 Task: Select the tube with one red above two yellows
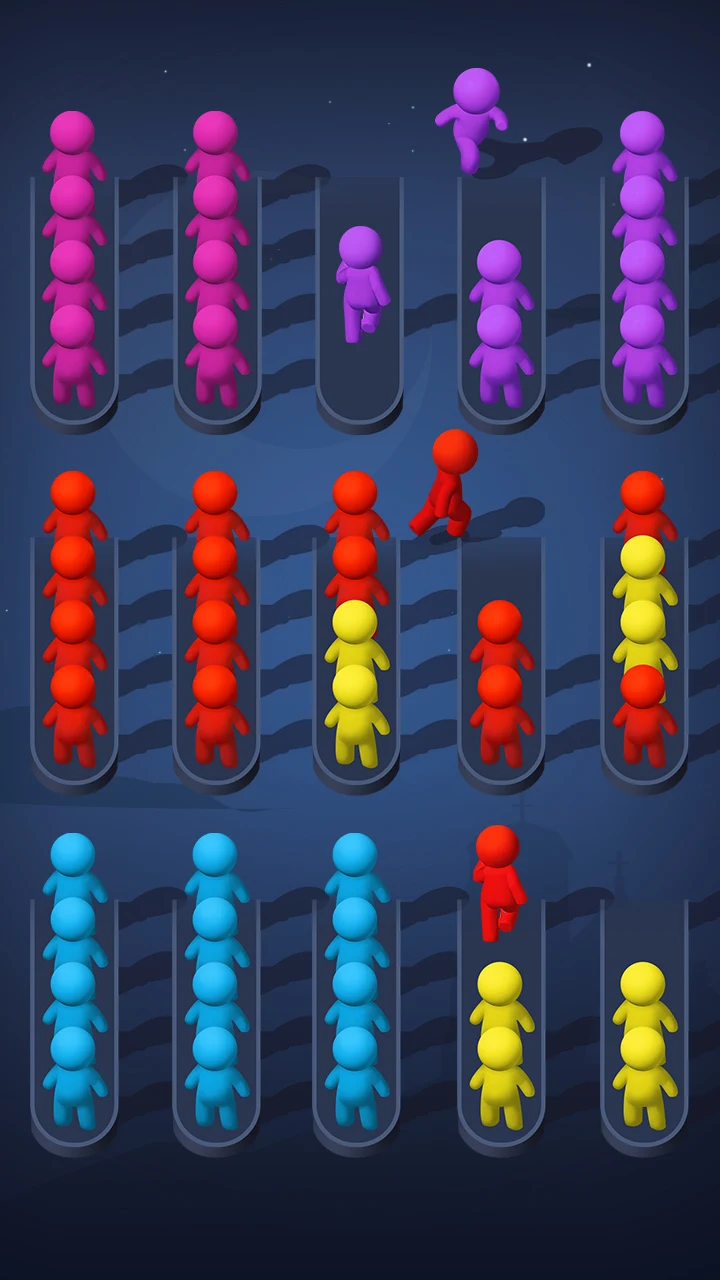pyautogui.click(x=501, y=1020)
